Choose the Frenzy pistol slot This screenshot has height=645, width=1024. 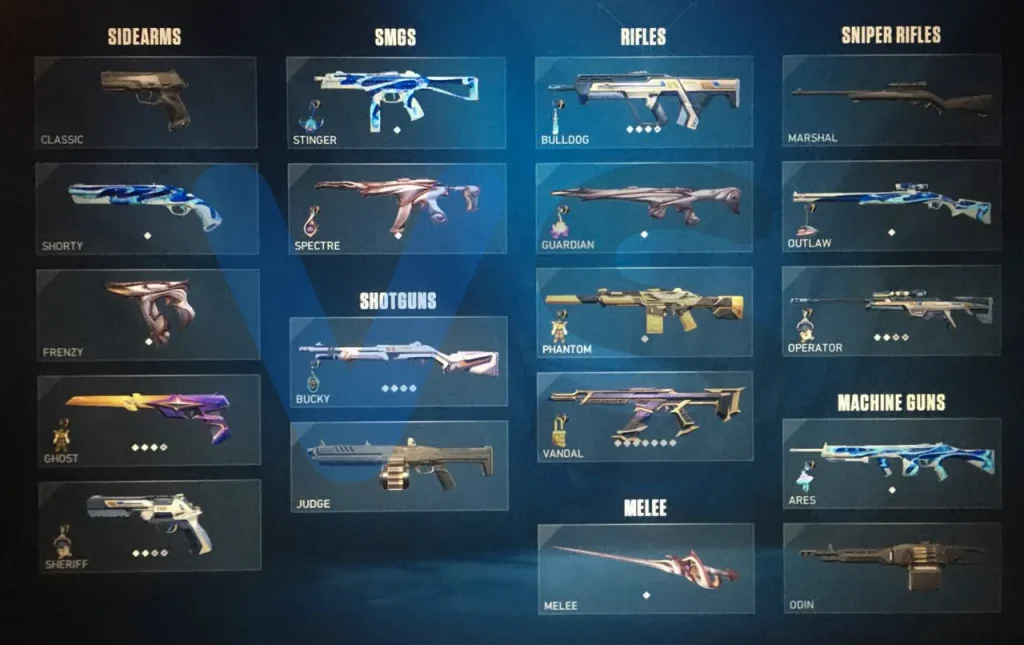pos(148,314)
